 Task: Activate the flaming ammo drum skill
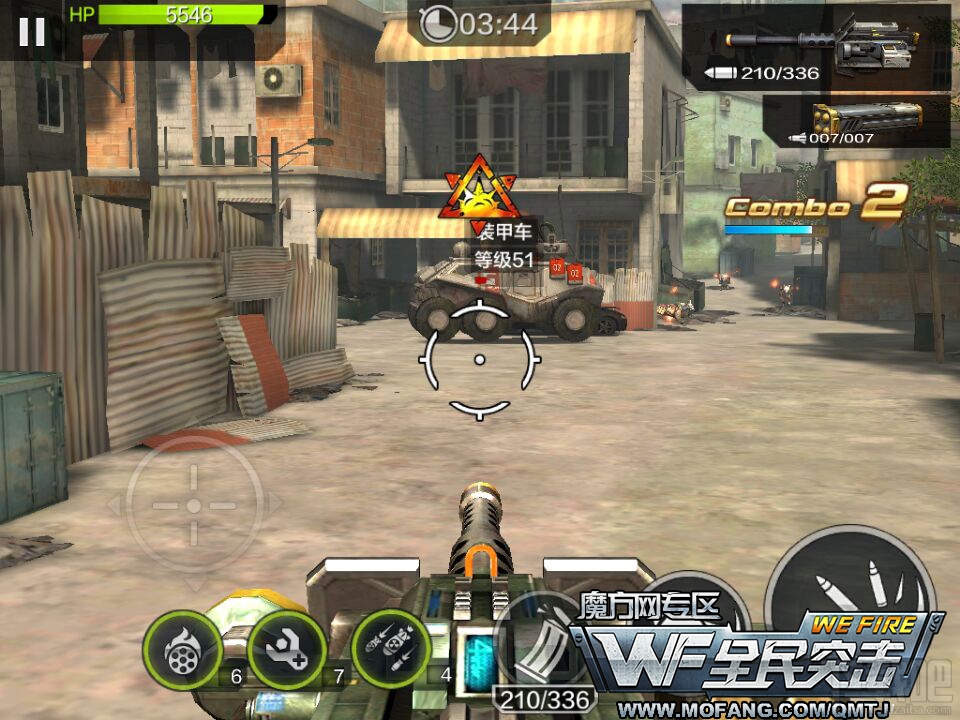coord(182,649)
